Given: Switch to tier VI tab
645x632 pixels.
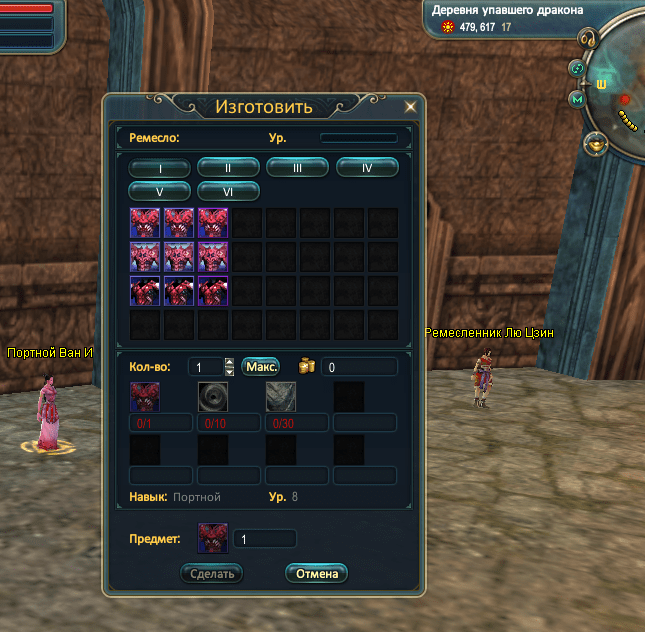Looking at the screenshot, I should [228, 190].
